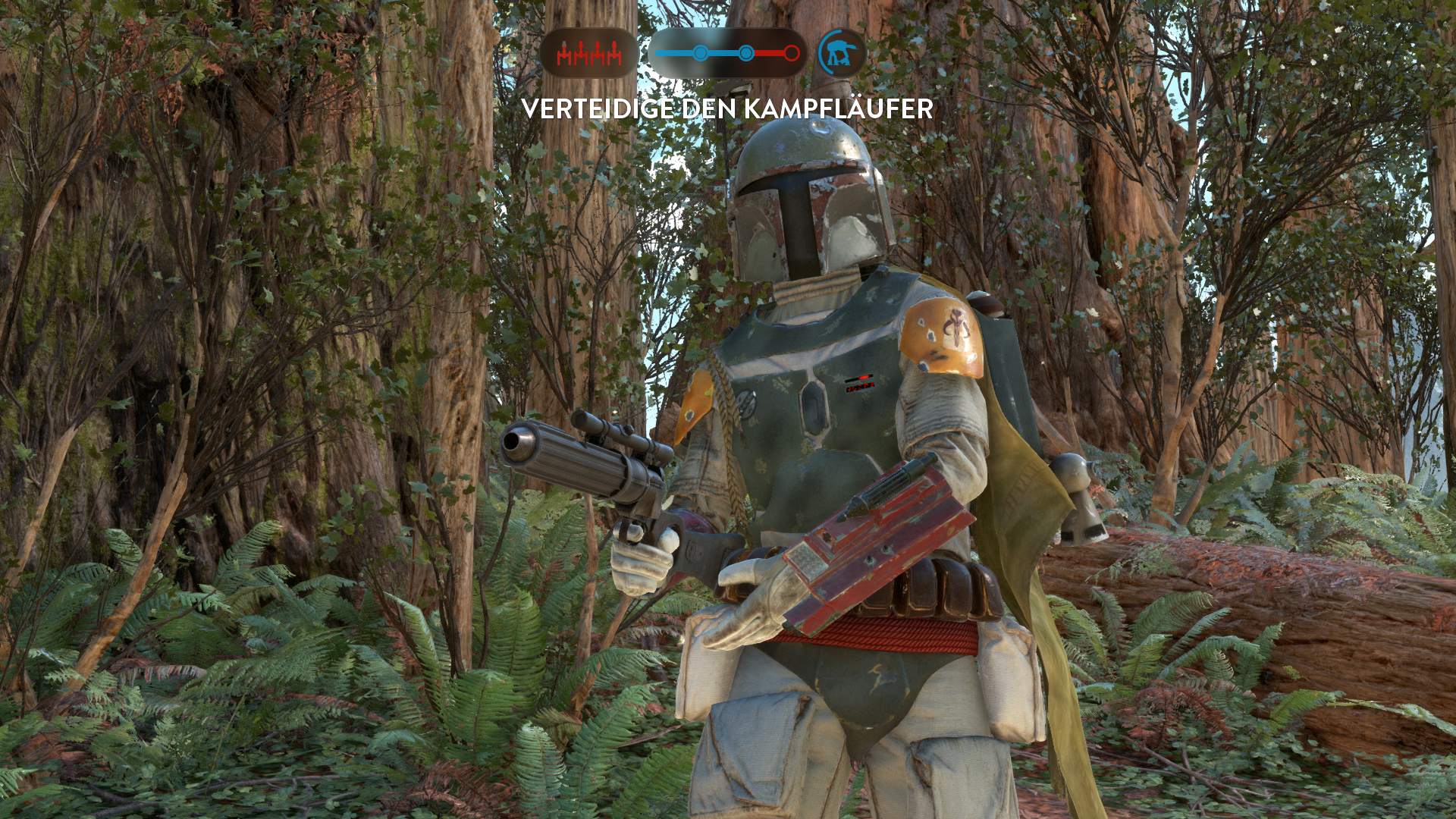This screenshot has height=819, width=1456.
Task: Open the objective details via HUD capsule
Action: click(x=728, y=53)
